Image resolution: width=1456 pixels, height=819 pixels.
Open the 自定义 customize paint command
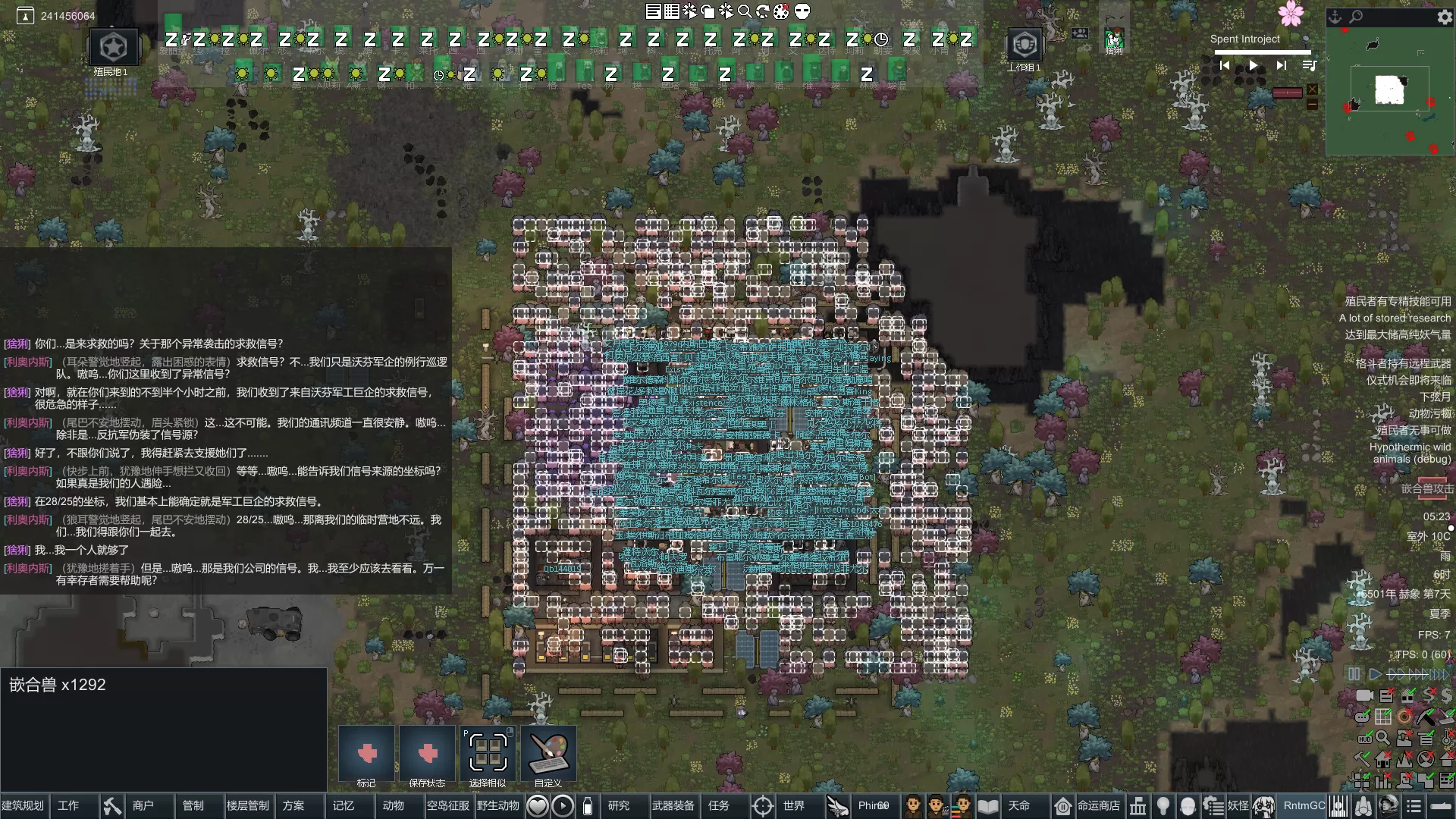548,754
